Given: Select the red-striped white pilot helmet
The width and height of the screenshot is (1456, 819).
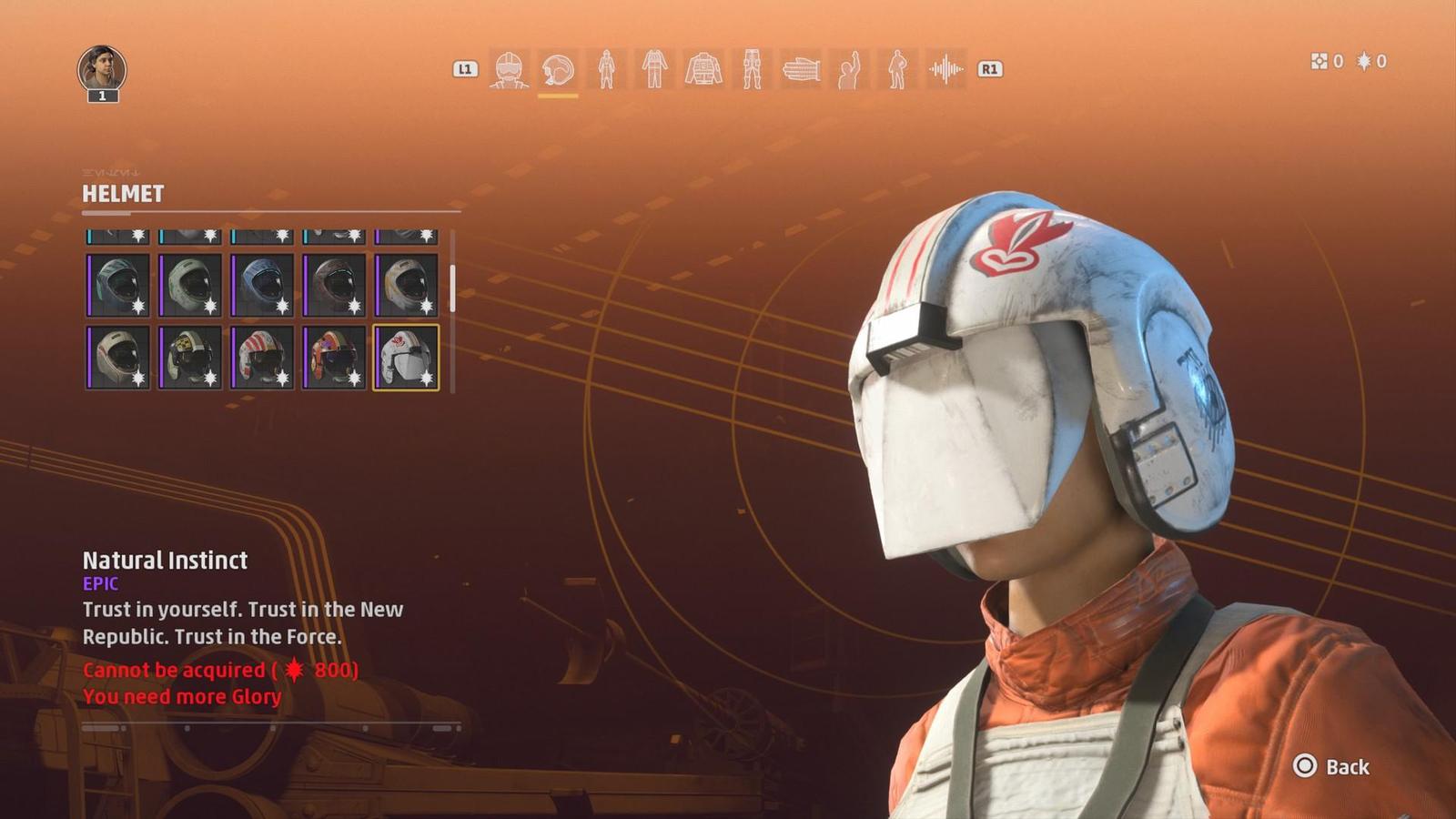Looking at the screenshot, I should 262,358.
